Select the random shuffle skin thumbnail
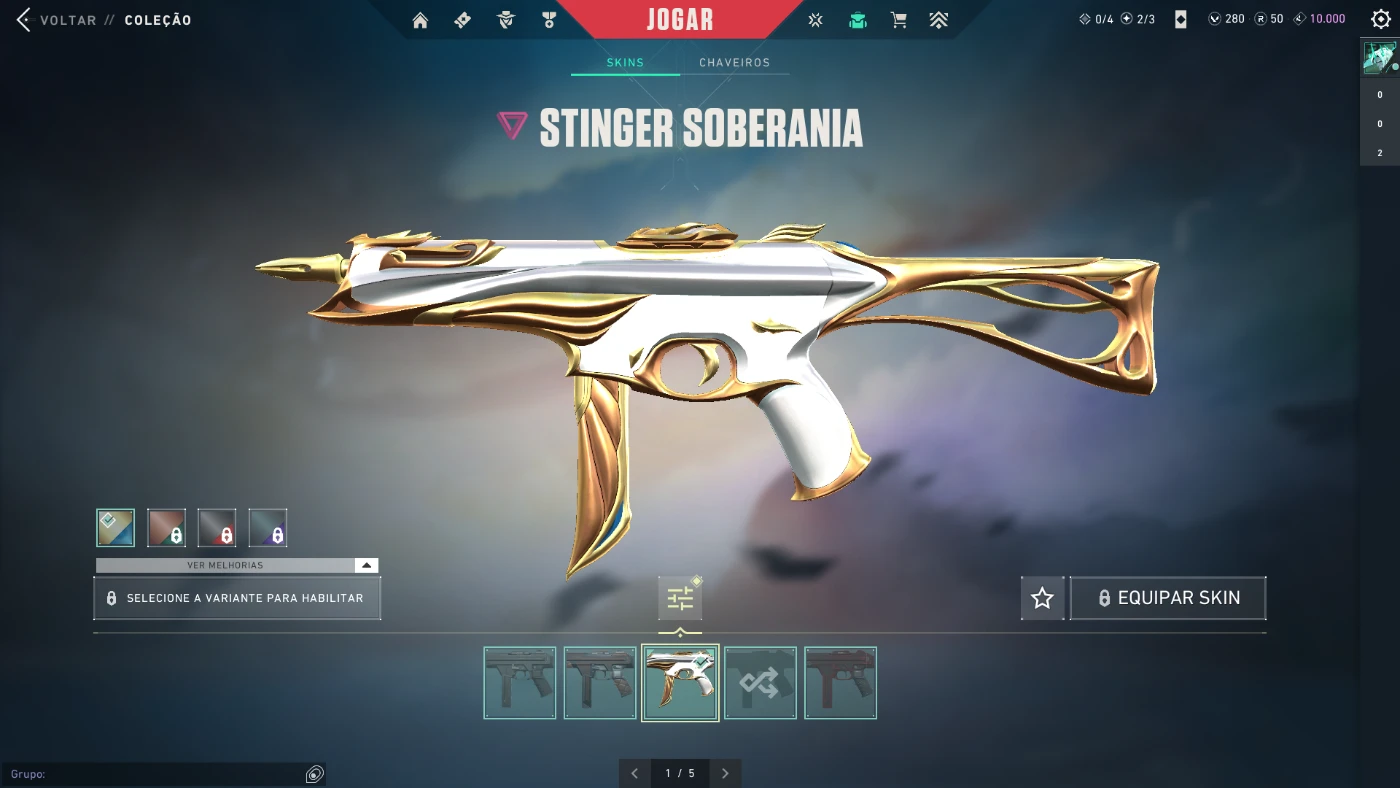This screenshot has height=788, width=1400. (760, 683)
